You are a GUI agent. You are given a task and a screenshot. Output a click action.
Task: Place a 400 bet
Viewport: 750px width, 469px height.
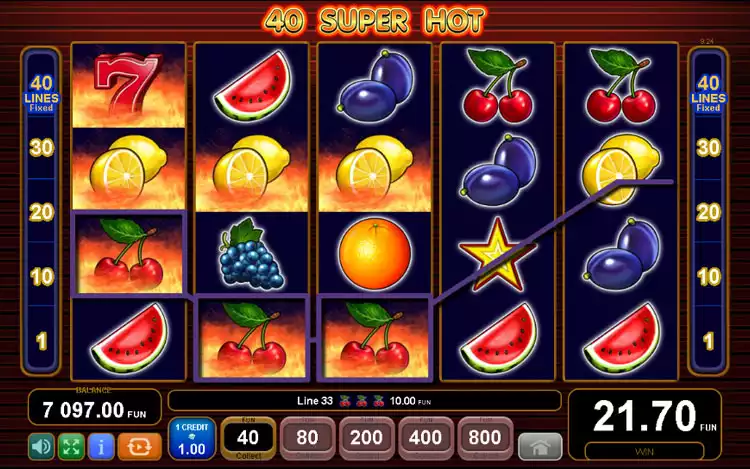coord(426,439)
